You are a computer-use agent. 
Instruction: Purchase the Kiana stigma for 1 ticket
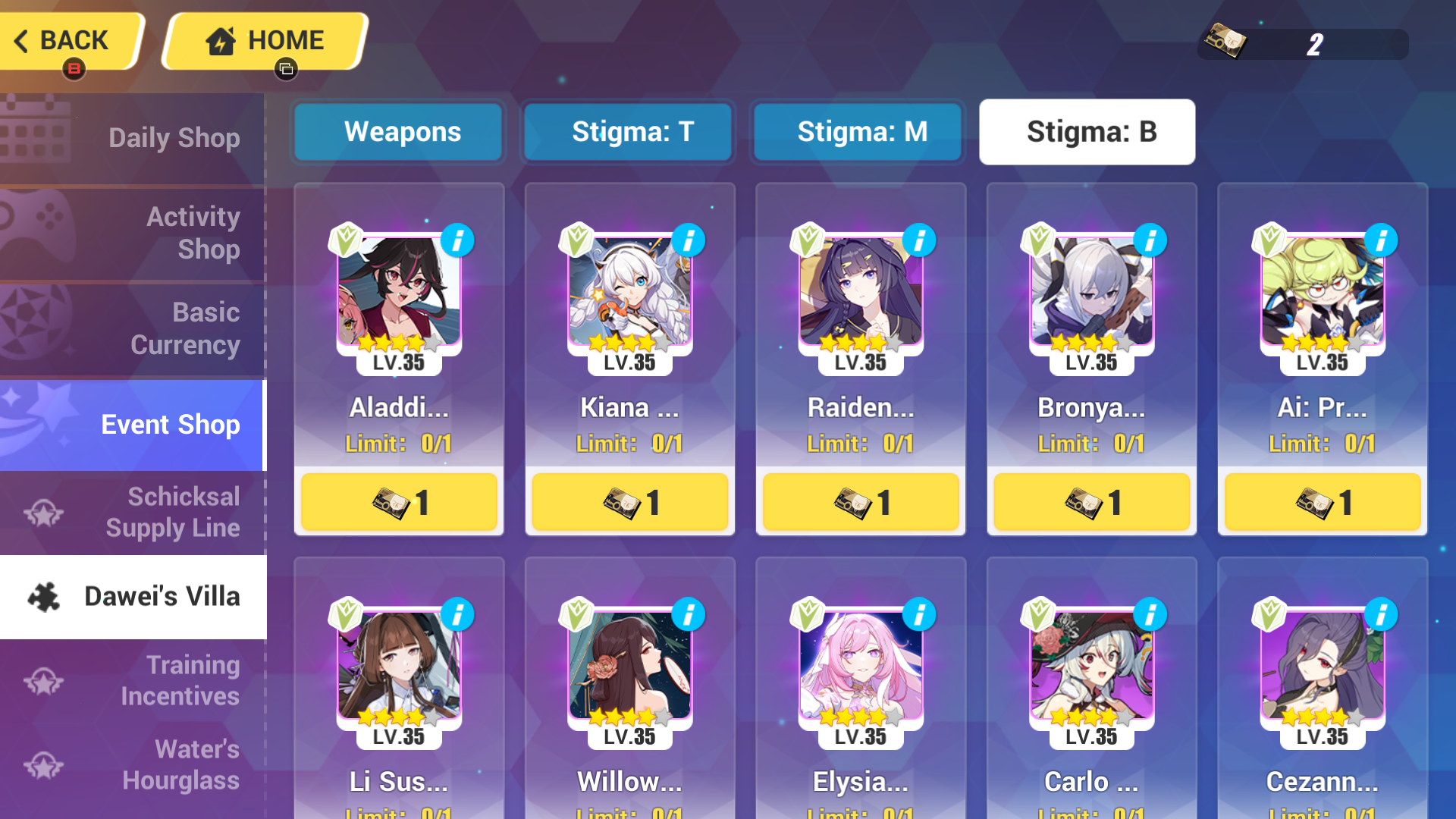(x=629, y=501)
